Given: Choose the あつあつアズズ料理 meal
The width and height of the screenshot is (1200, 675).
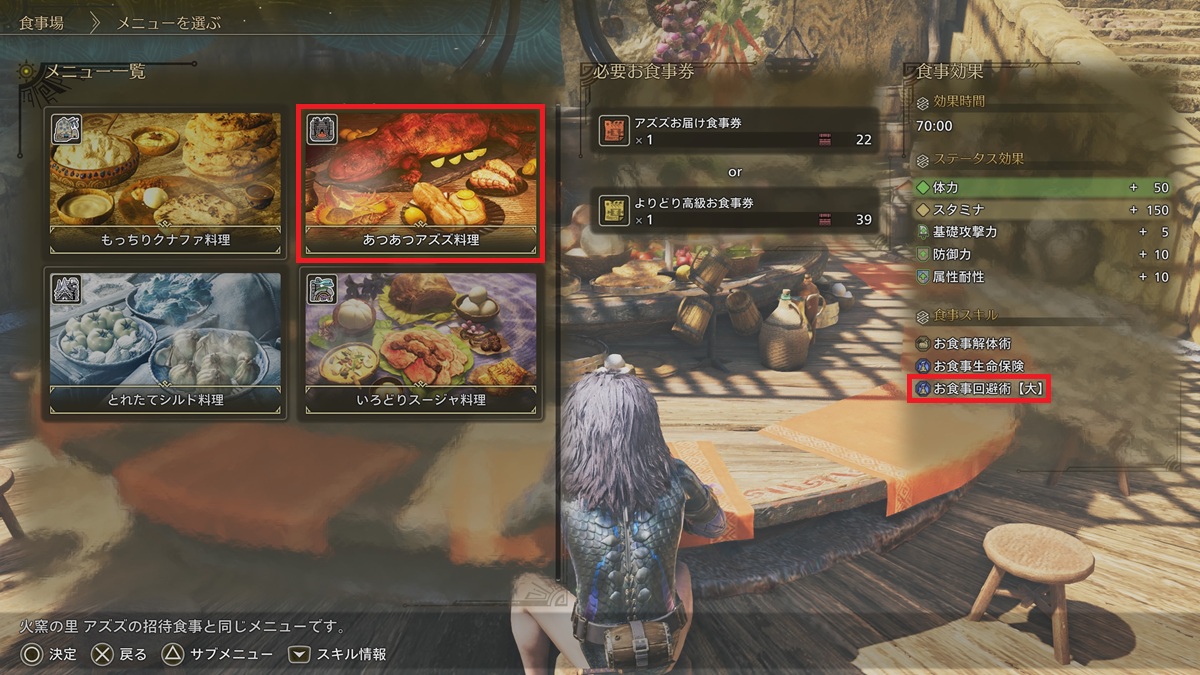Looking at the screenshot, I should (421, 183).
